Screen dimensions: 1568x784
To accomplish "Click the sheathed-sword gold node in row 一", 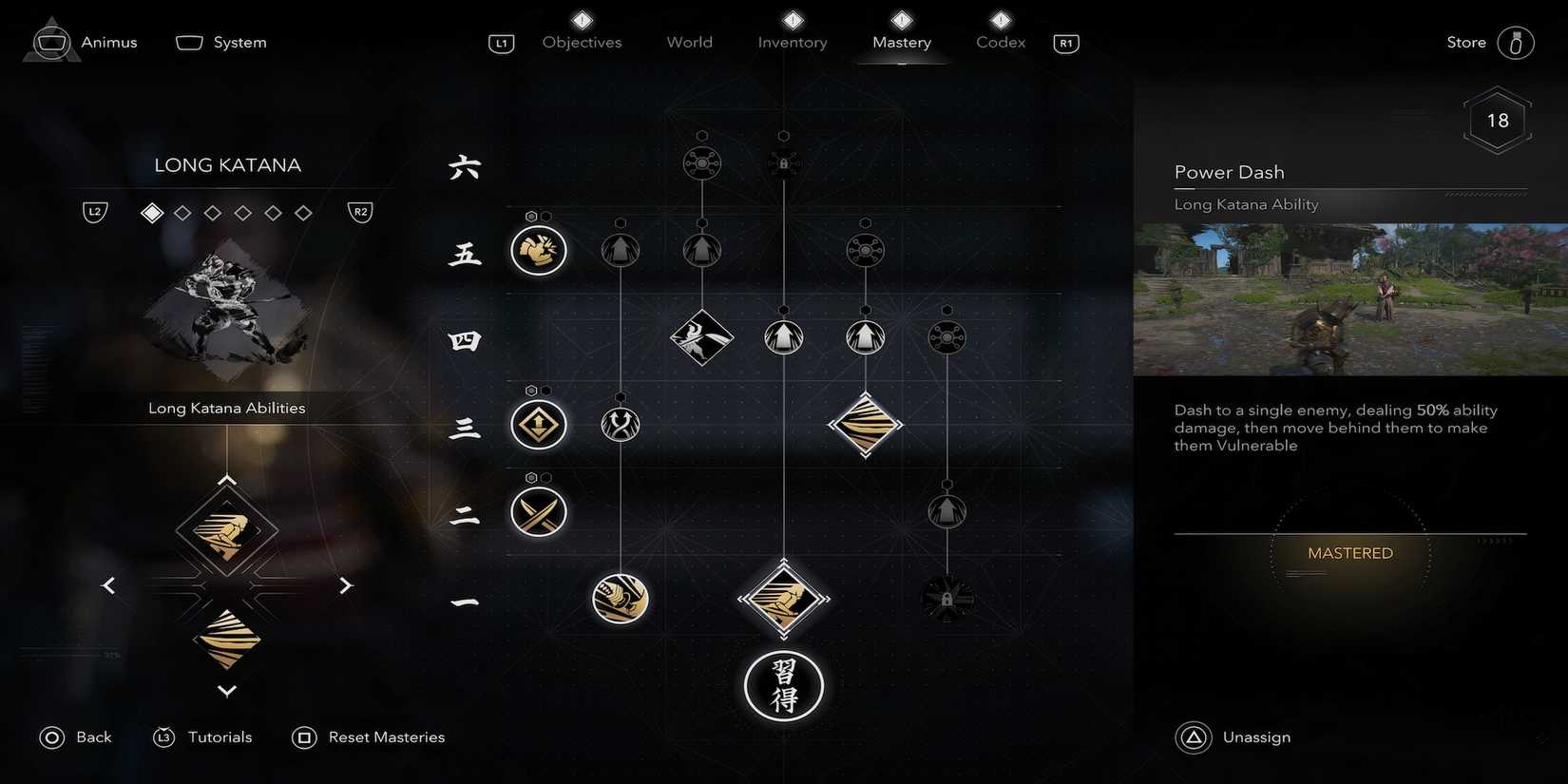I will point(620,599).
